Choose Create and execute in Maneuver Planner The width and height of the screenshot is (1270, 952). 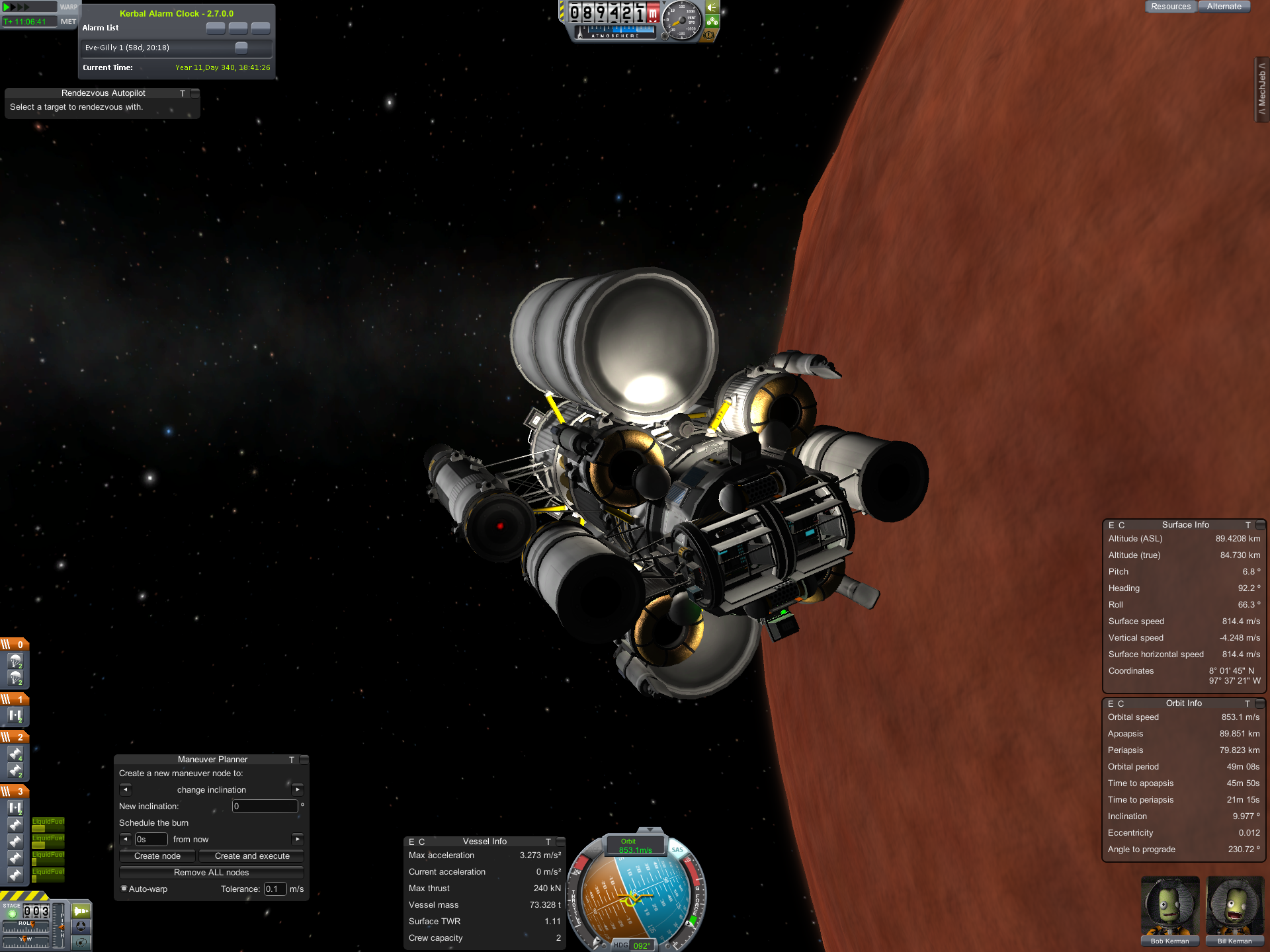coord(252,856)
